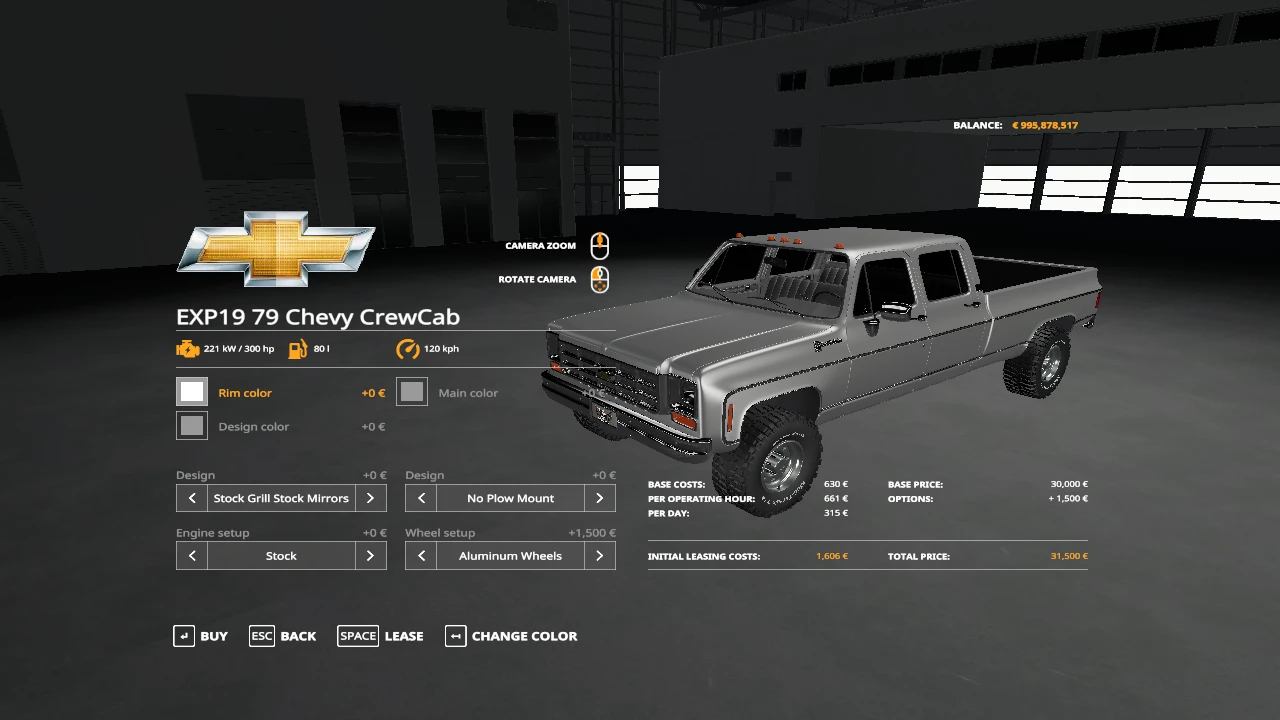This screenshot has width=1280, height=720.
Task: Advance to next option after Stock Grill Stock Mirrors
Action: pos(371,498)
